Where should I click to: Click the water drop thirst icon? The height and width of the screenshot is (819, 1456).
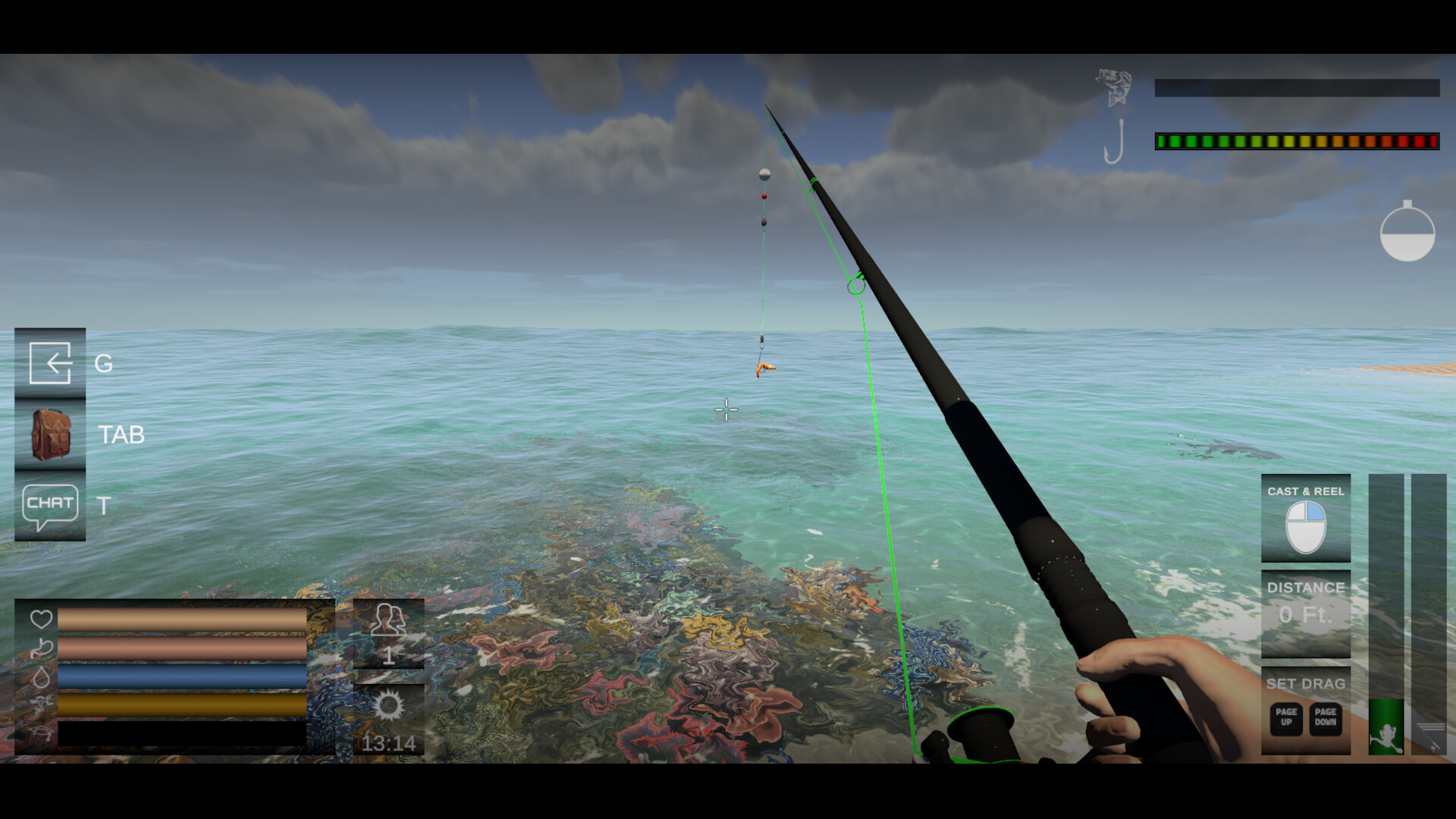click(x=42, y=676)
